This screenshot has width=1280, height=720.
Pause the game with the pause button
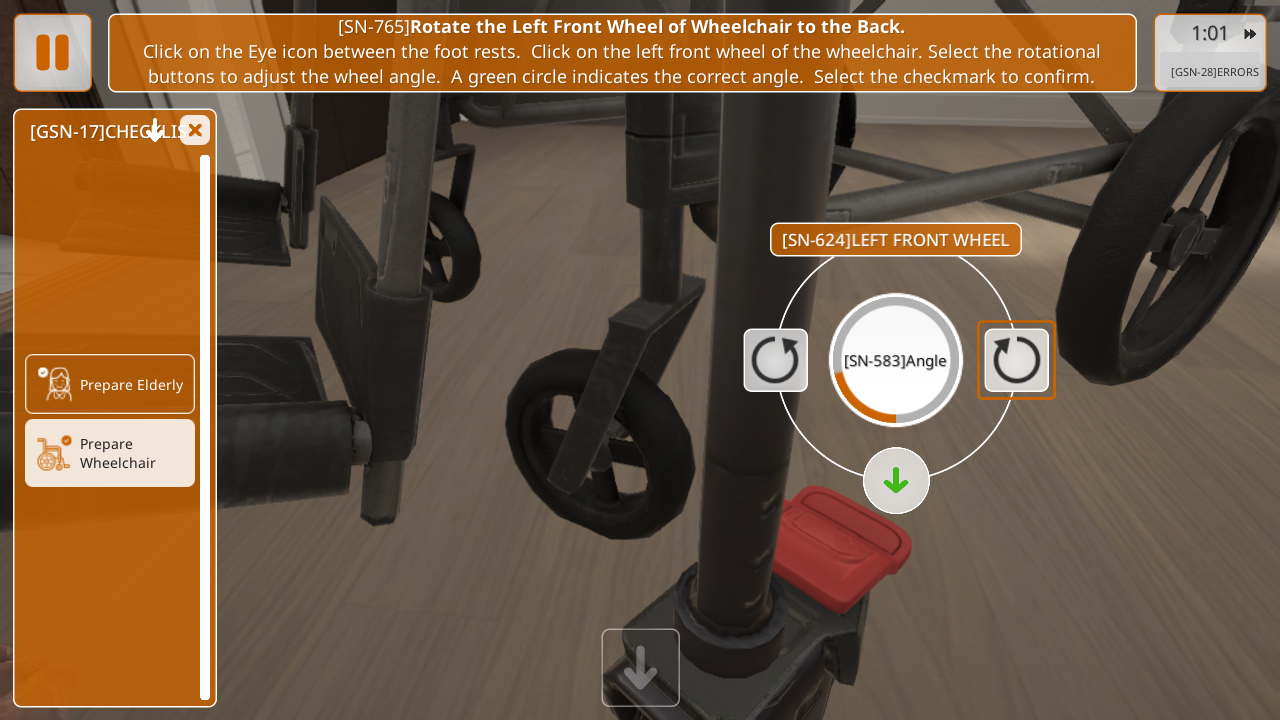coord(53,53)
